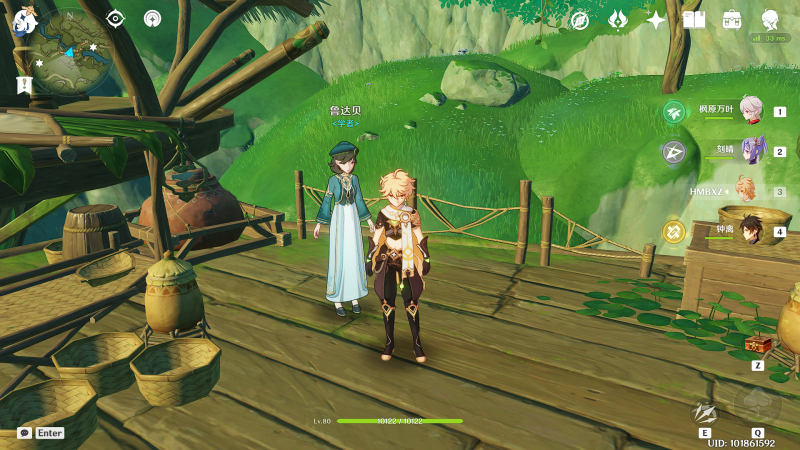The image size is (800, 450).
Task: Switch to party member 枫原万叶
Action: pyautogui.click(x=750, y=112)
